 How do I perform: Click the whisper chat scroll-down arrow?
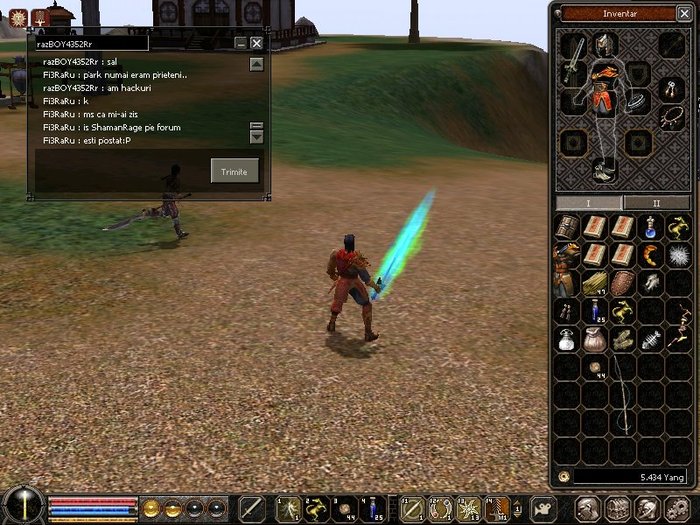(257, 137)
